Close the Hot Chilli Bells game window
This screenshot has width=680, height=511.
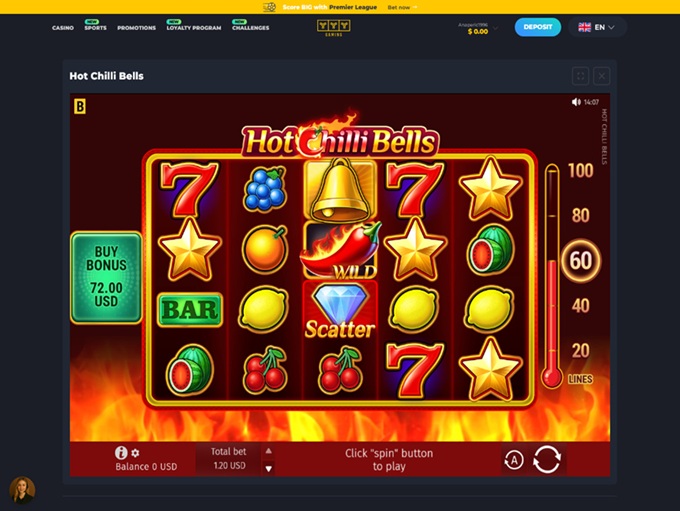601,75
